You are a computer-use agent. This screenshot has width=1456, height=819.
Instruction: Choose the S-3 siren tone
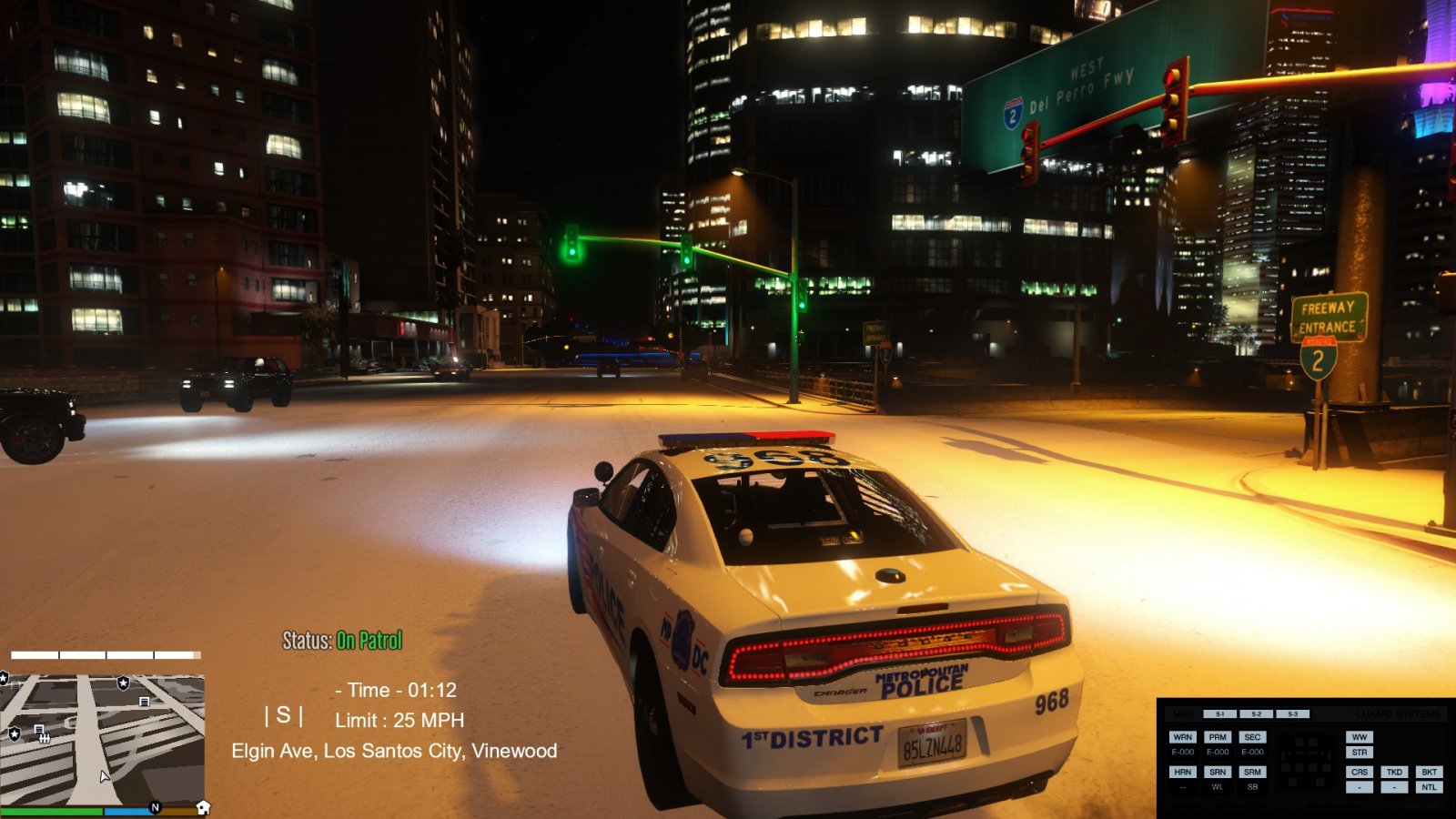pos(1292,714)
